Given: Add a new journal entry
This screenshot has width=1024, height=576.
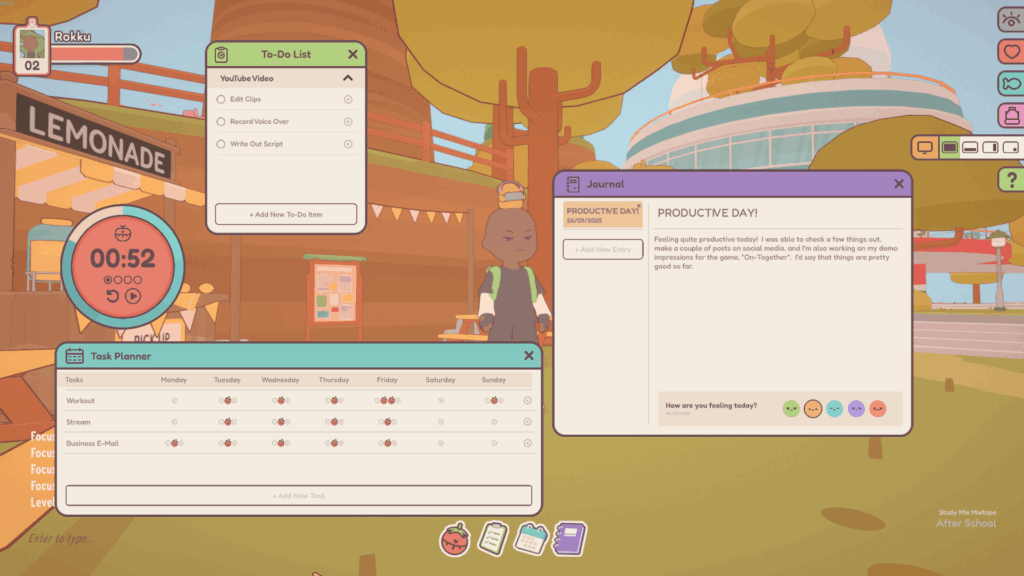Looking at the screenshot, I should point(602,249).
